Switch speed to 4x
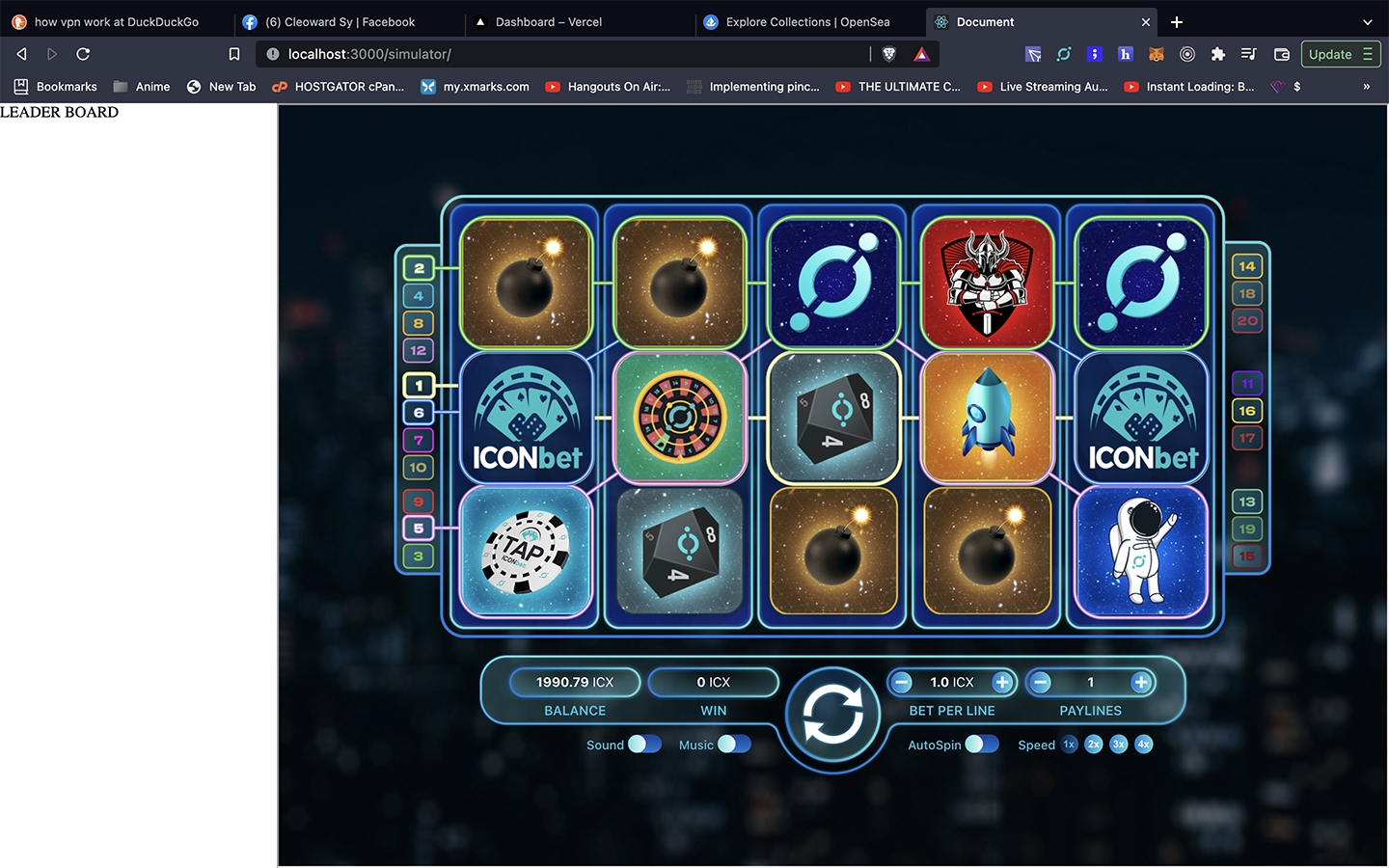The image size is (1389, 868). [x=1144, y=745]
